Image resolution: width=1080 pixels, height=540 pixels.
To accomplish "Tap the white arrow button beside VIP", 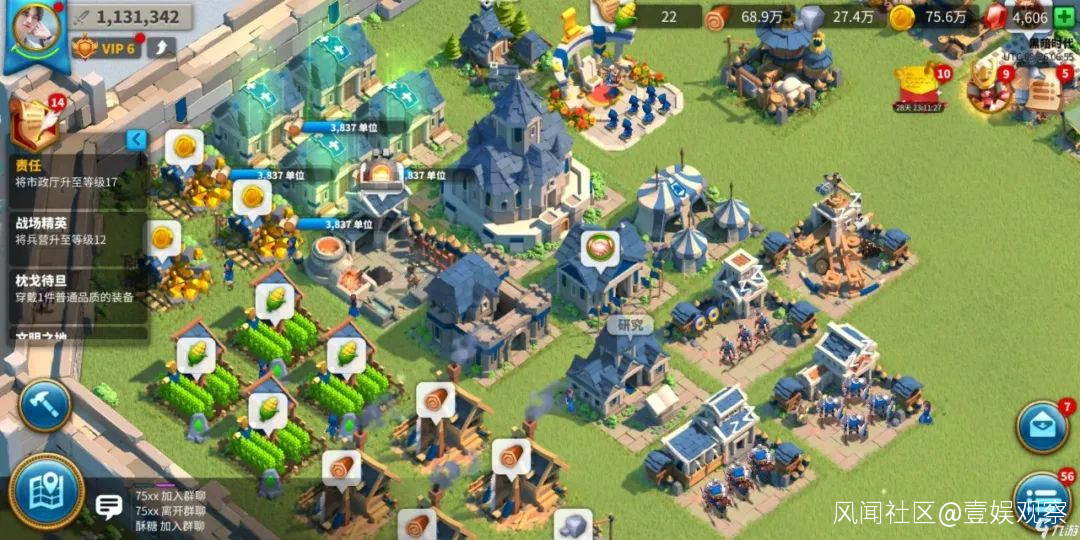I will pos(161,47).
